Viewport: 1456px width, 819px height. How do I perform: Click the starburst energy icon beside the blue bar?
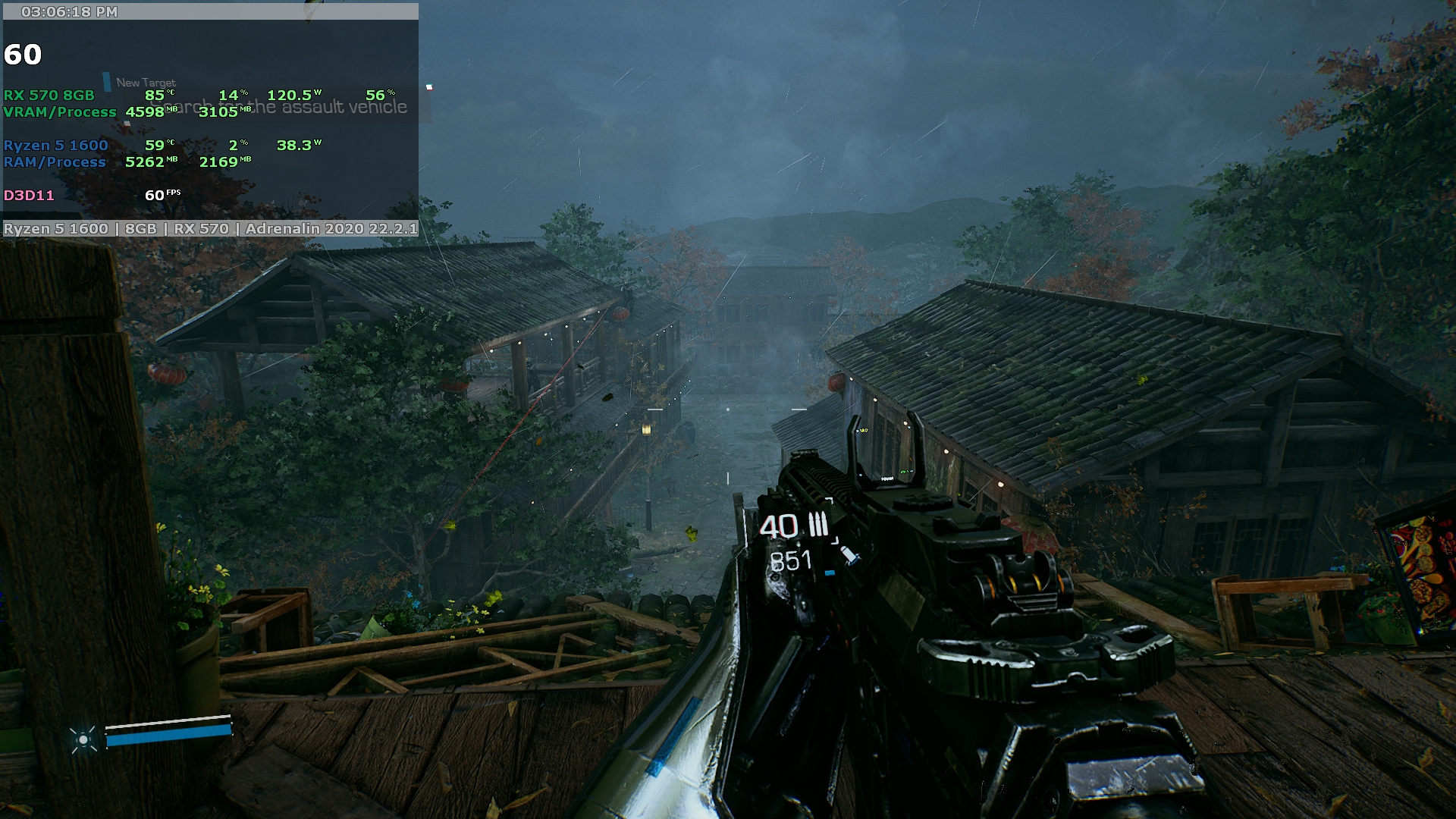pos(83,739)
